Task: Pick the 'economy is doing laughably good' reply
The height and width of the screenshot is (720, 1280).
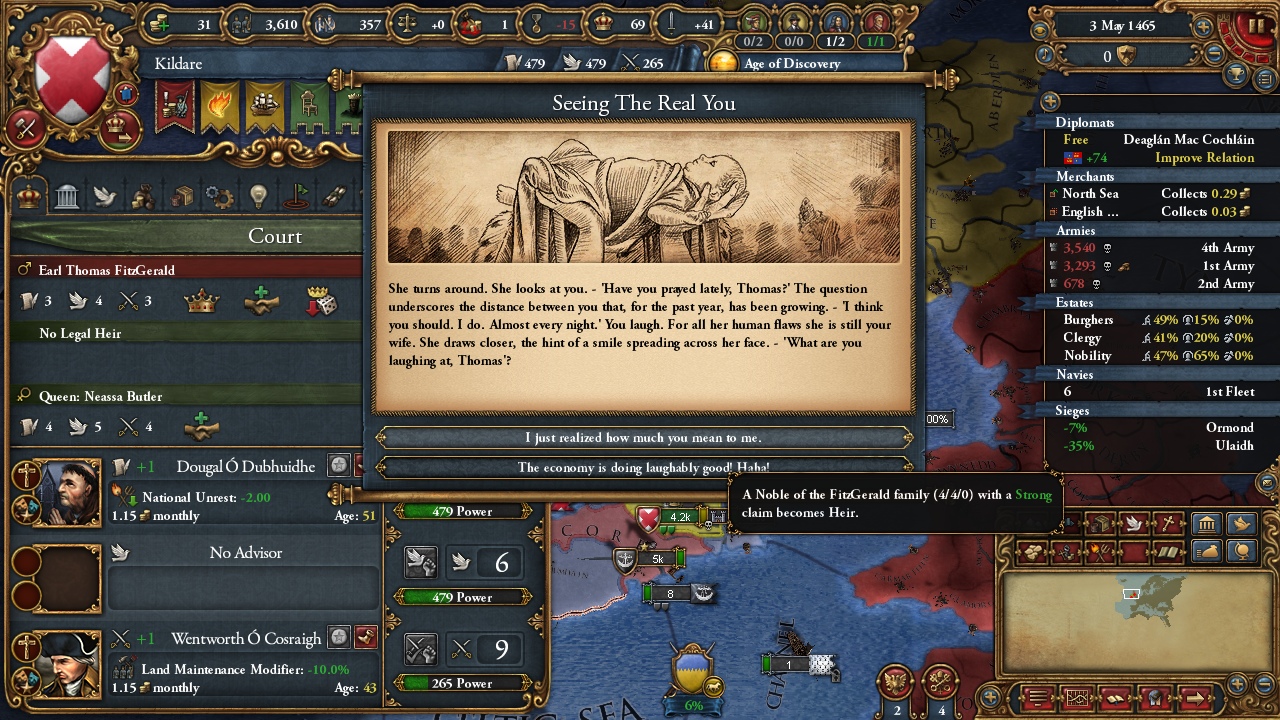Action: pos(643,467)
